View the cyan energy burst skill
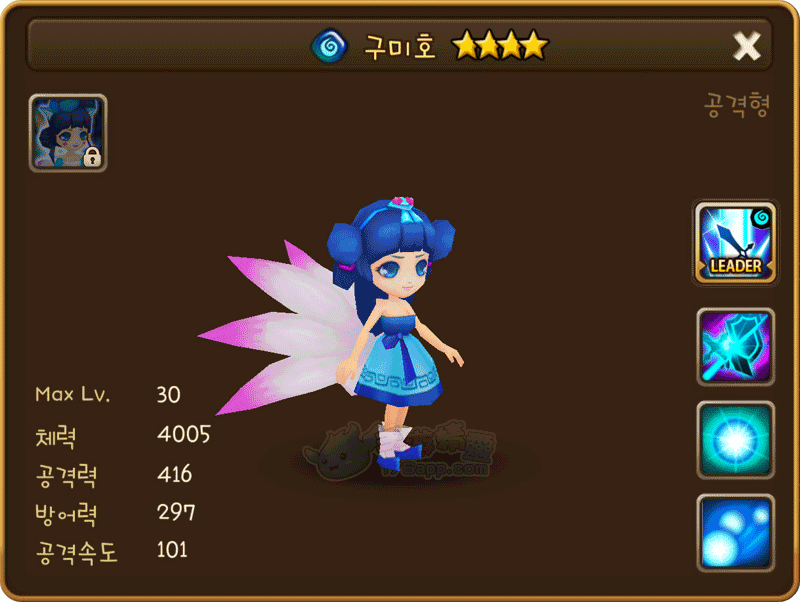Viewport: 800px width, 602px height. pos(735,440)
